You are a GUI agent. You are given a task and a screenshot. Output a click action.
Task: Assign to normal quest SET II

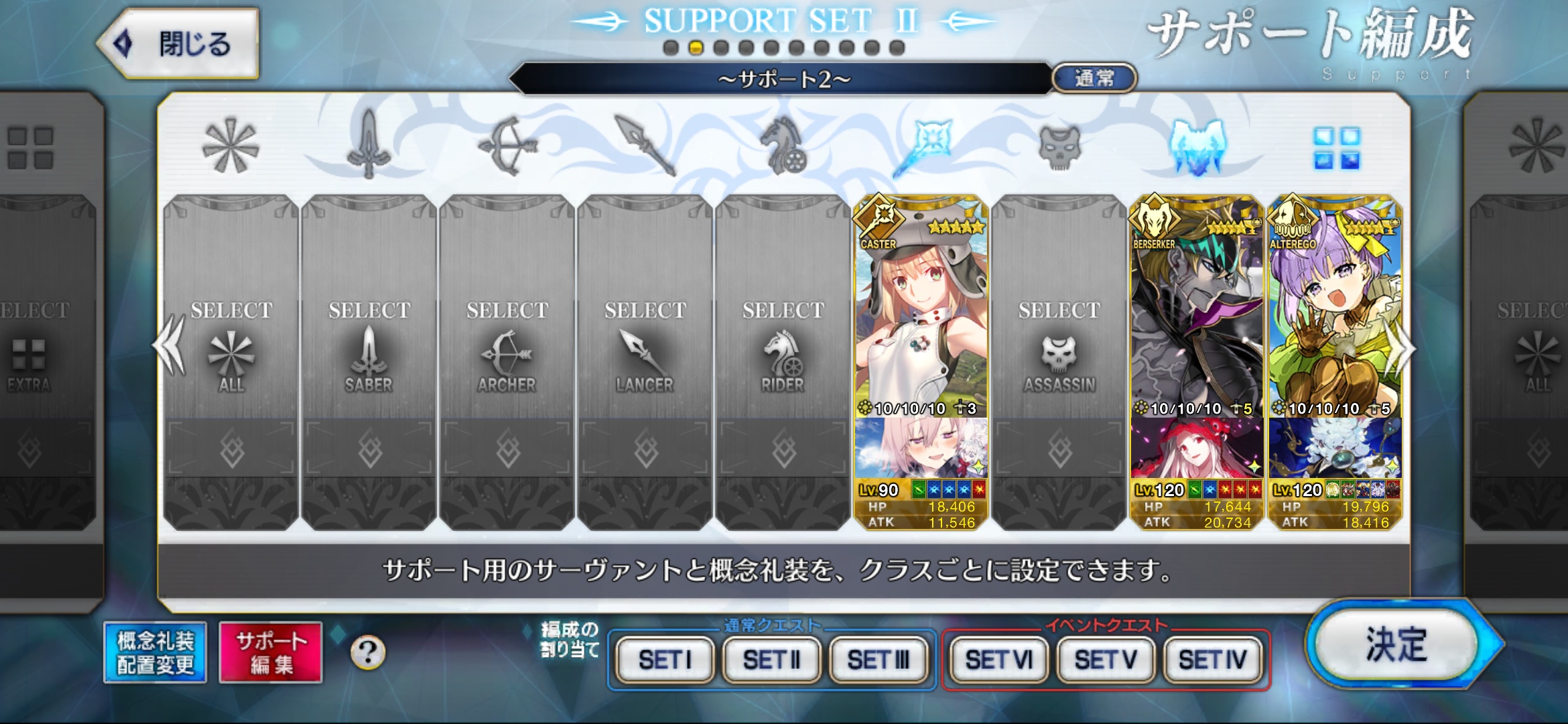point(772,660)
